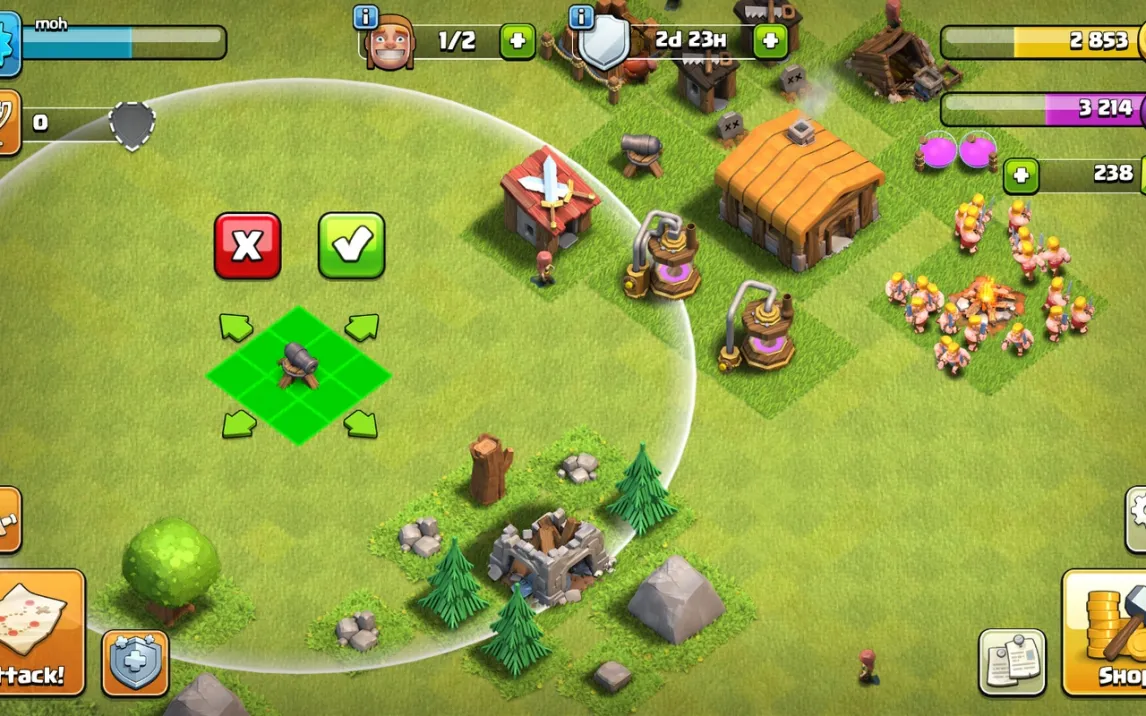Open the builder info icon
1146x716 pixels.
click(366, 17)
